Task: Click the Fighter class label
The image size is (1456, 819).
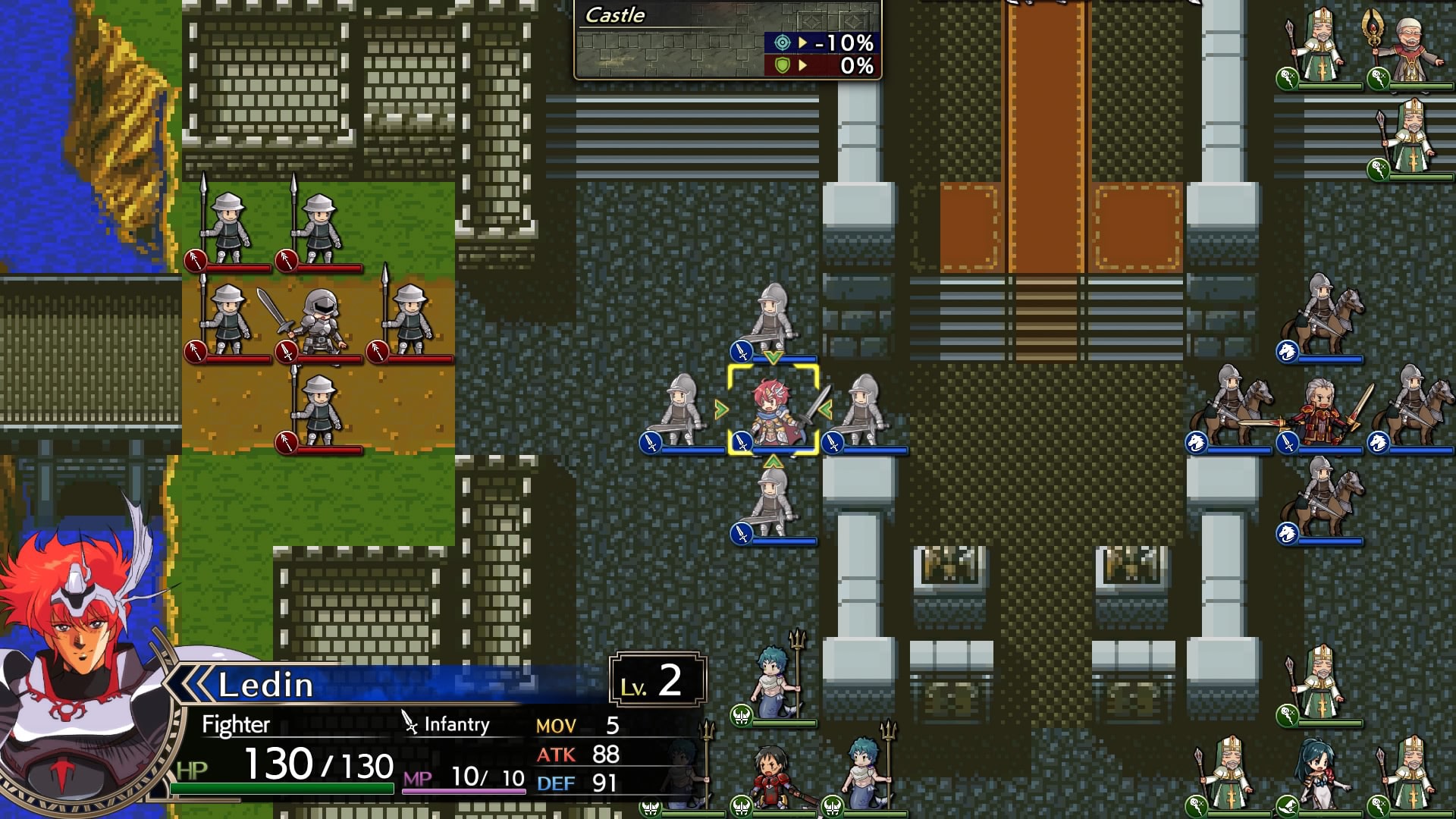Action: tap(235, 724)
